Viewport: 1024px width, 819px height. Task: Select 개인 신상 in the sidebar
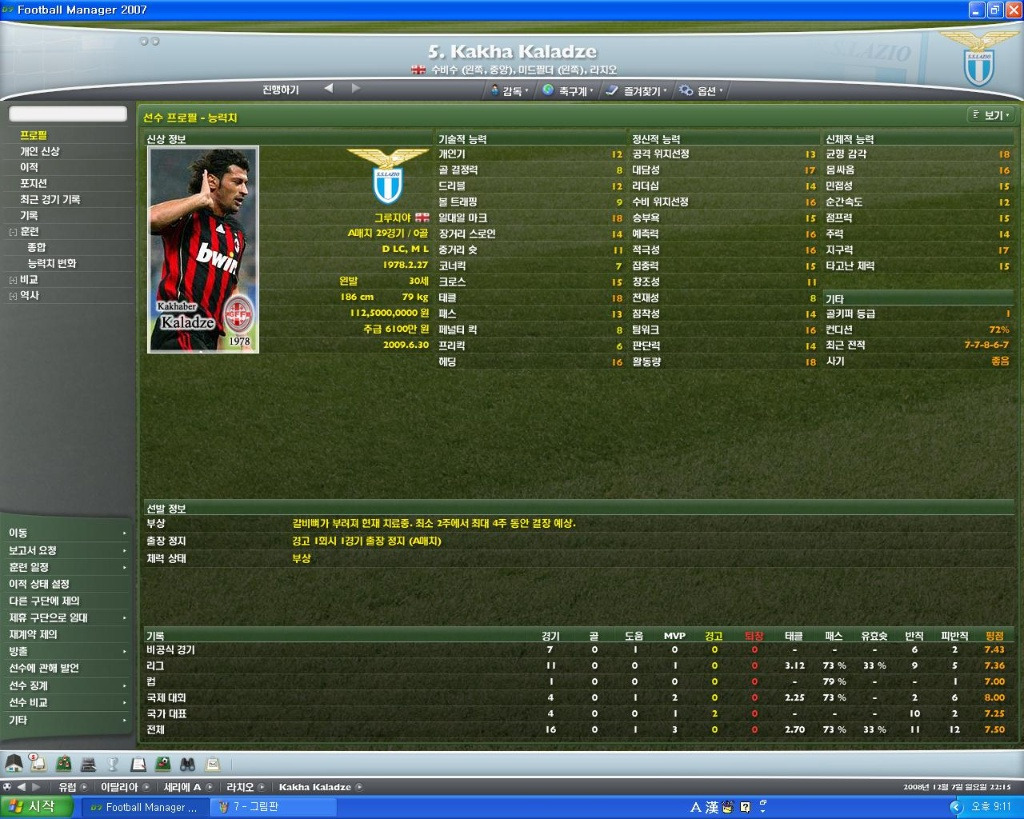point(40,151)
